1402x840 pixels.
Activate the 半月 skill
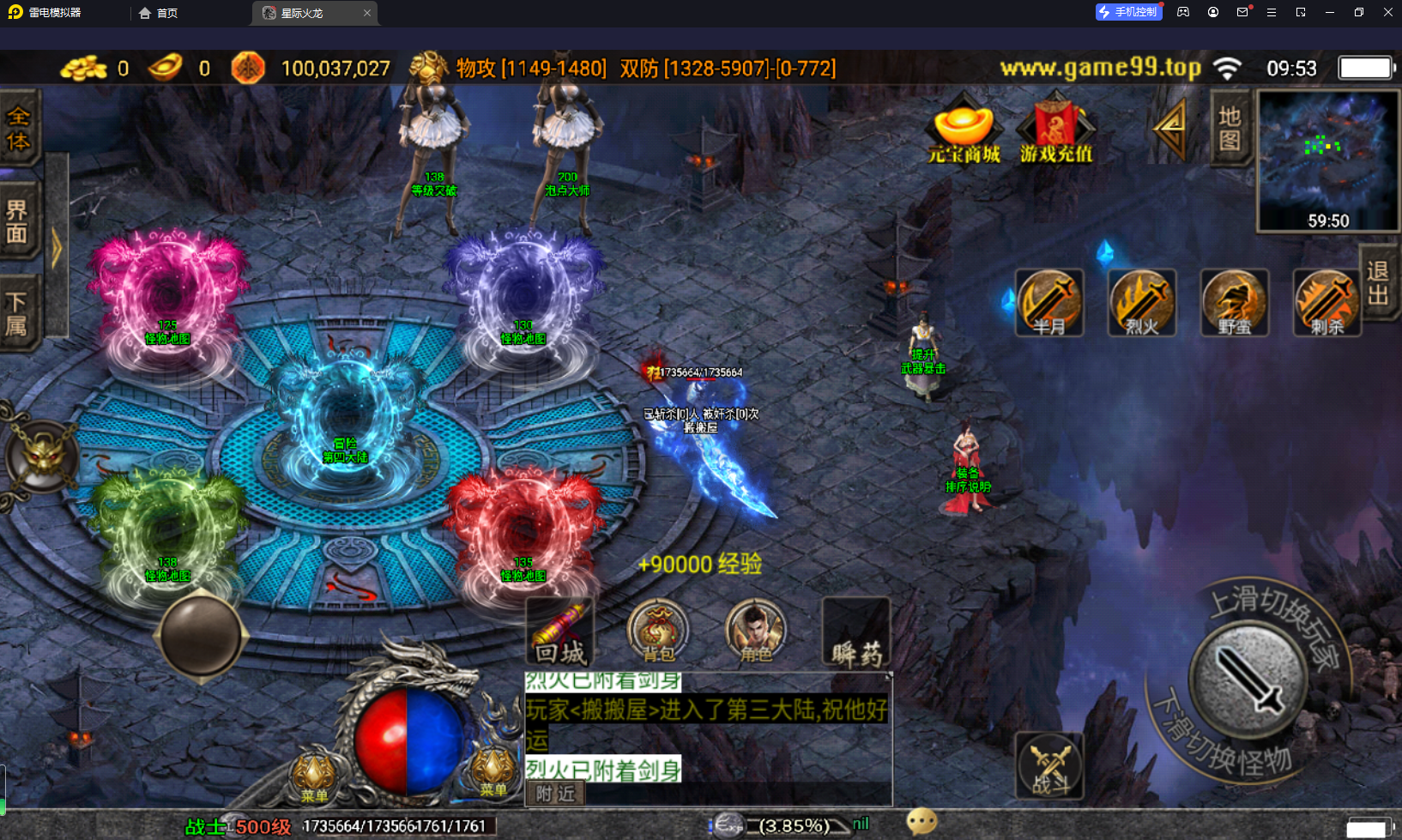point(1049,302)
